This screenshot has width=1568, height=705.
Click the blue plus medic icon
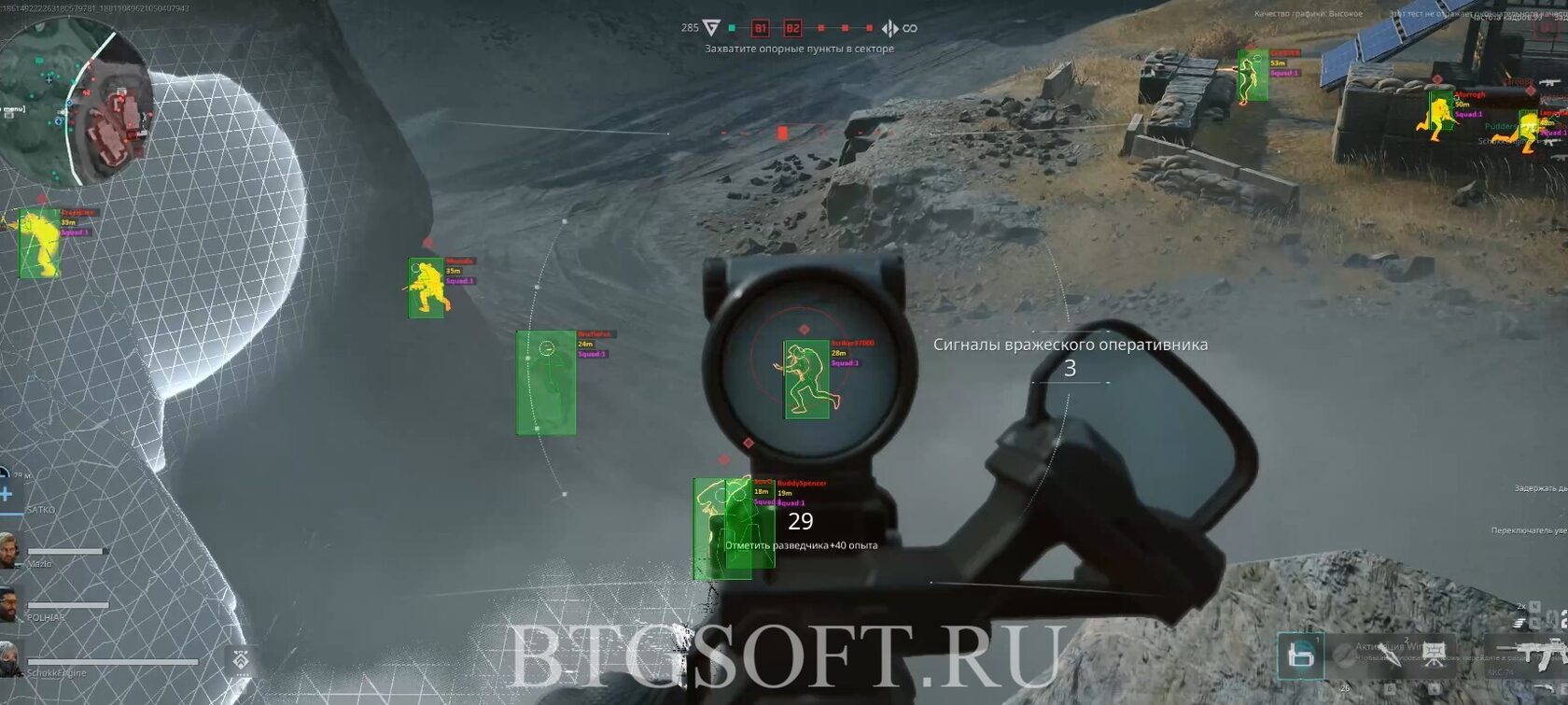click(6, 492)
